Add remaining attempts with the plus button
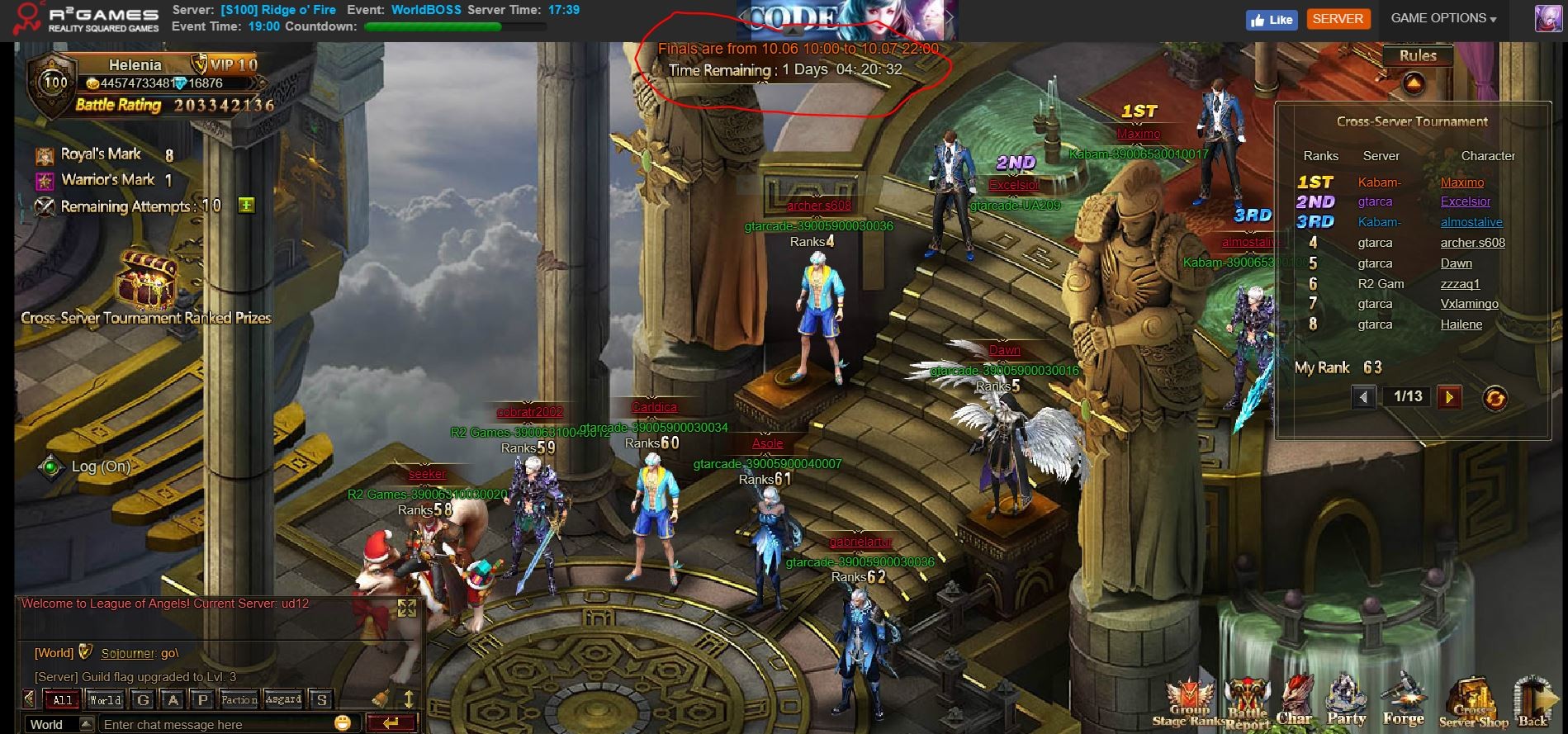Viewport: 1568px width, 734px height. pos(246,206)
